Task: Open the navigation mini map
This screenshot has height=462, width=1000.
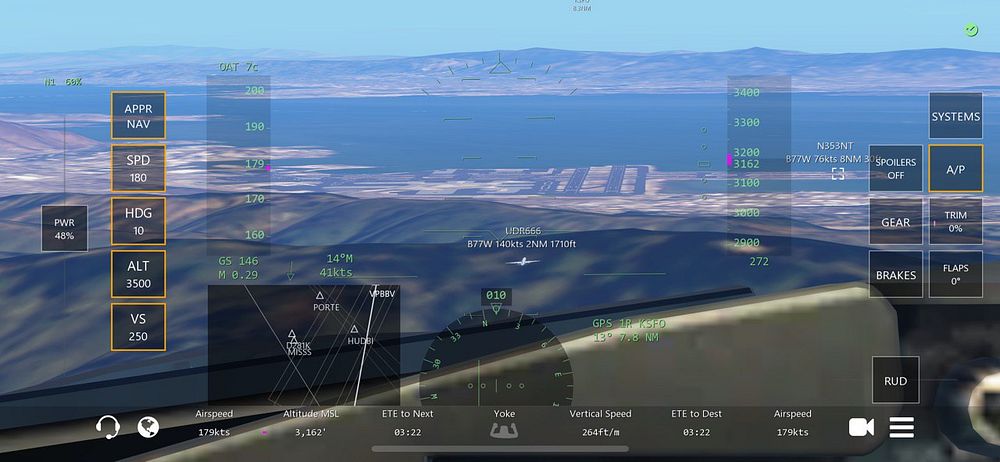Action: pyautogui.click(x=303, y=343)
